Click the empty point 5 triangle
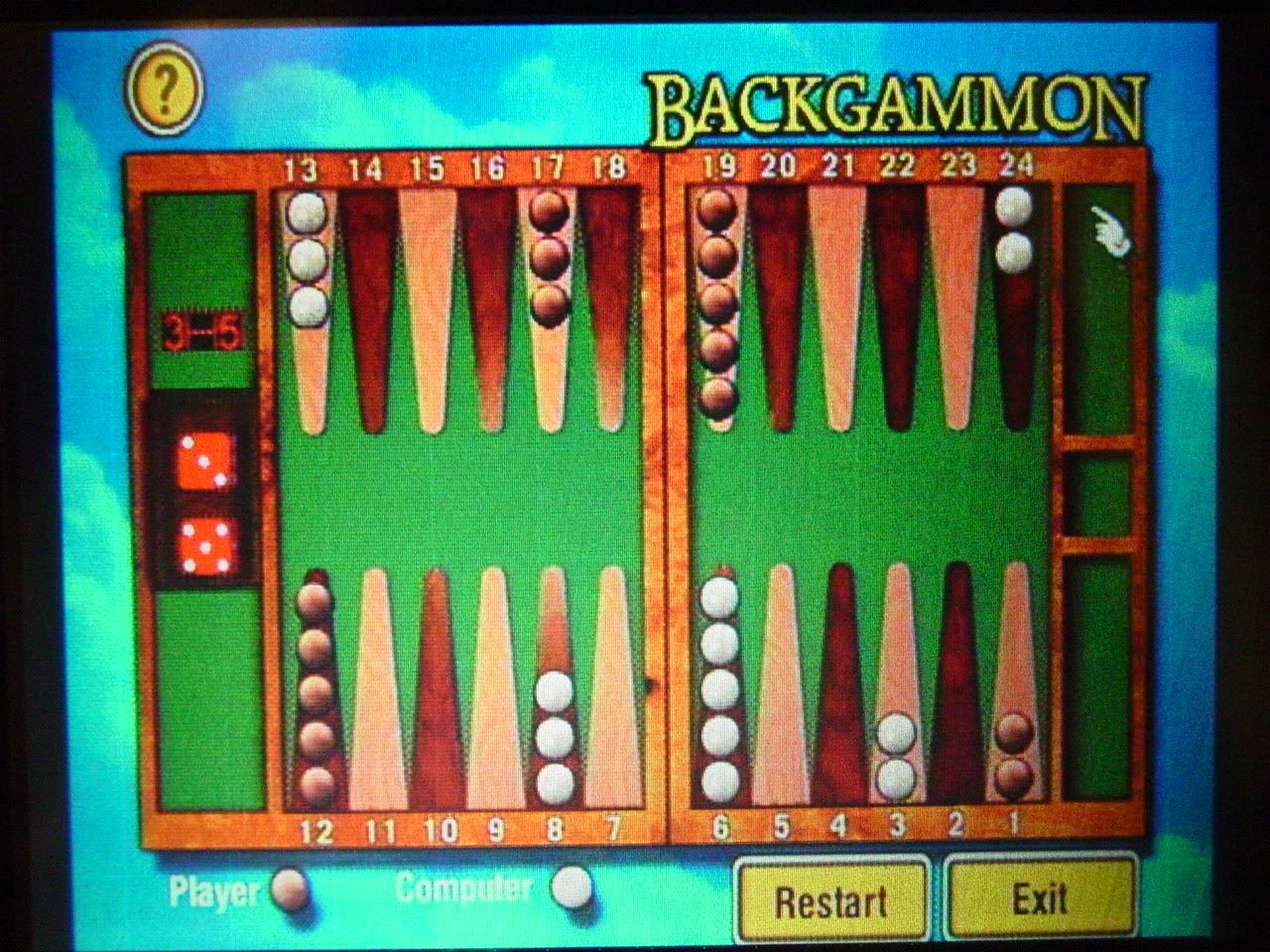 pyautogui.click(x=781, y=684)
